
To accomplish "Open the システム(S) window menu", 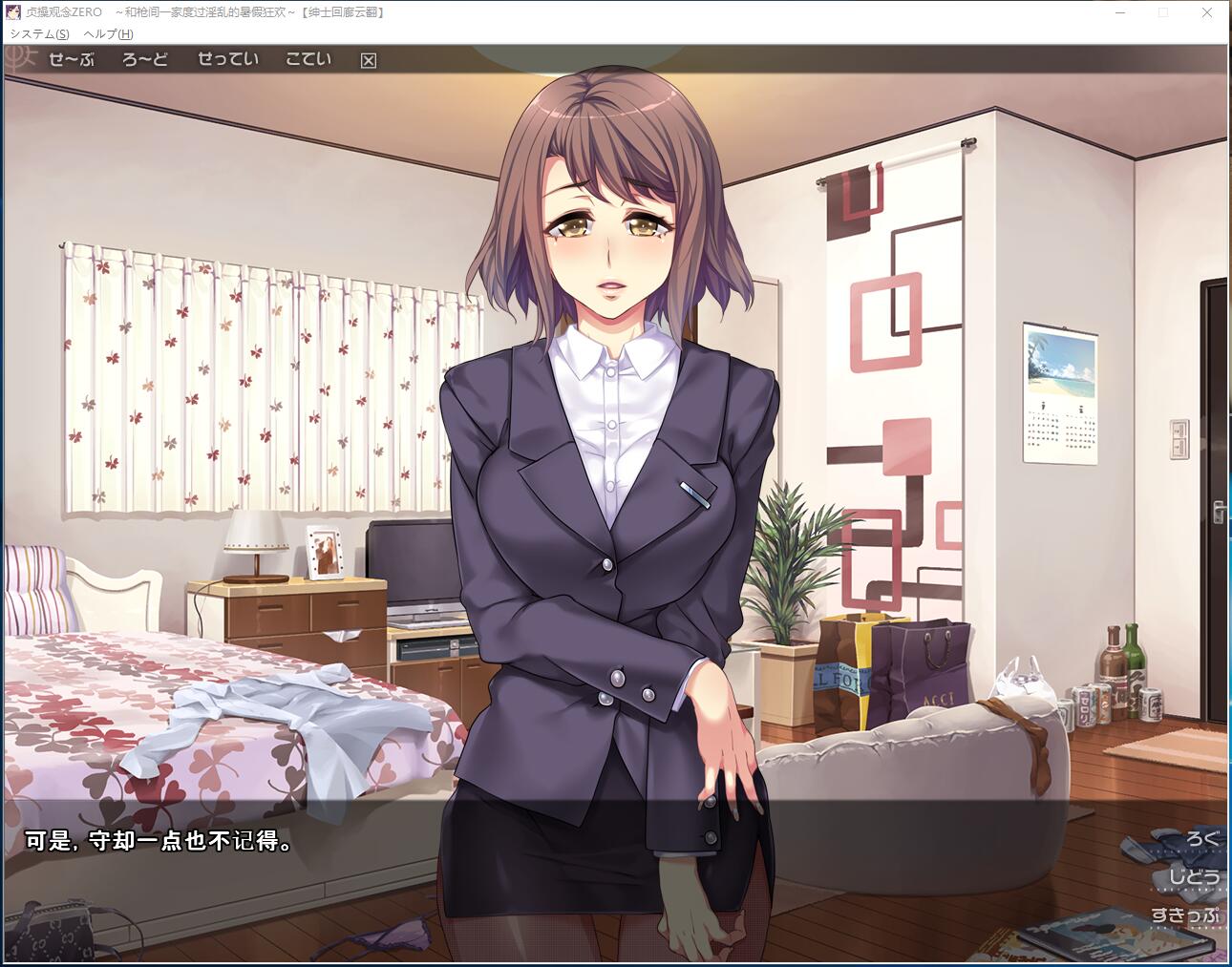I will point(39,33).
